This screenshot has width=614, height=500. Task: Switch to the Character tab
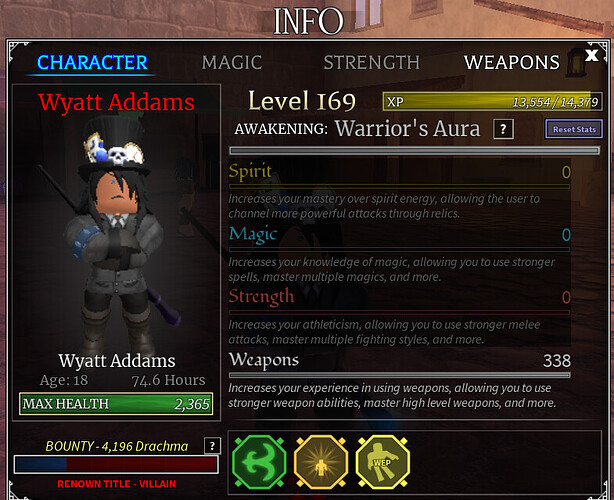click(93, 62)
